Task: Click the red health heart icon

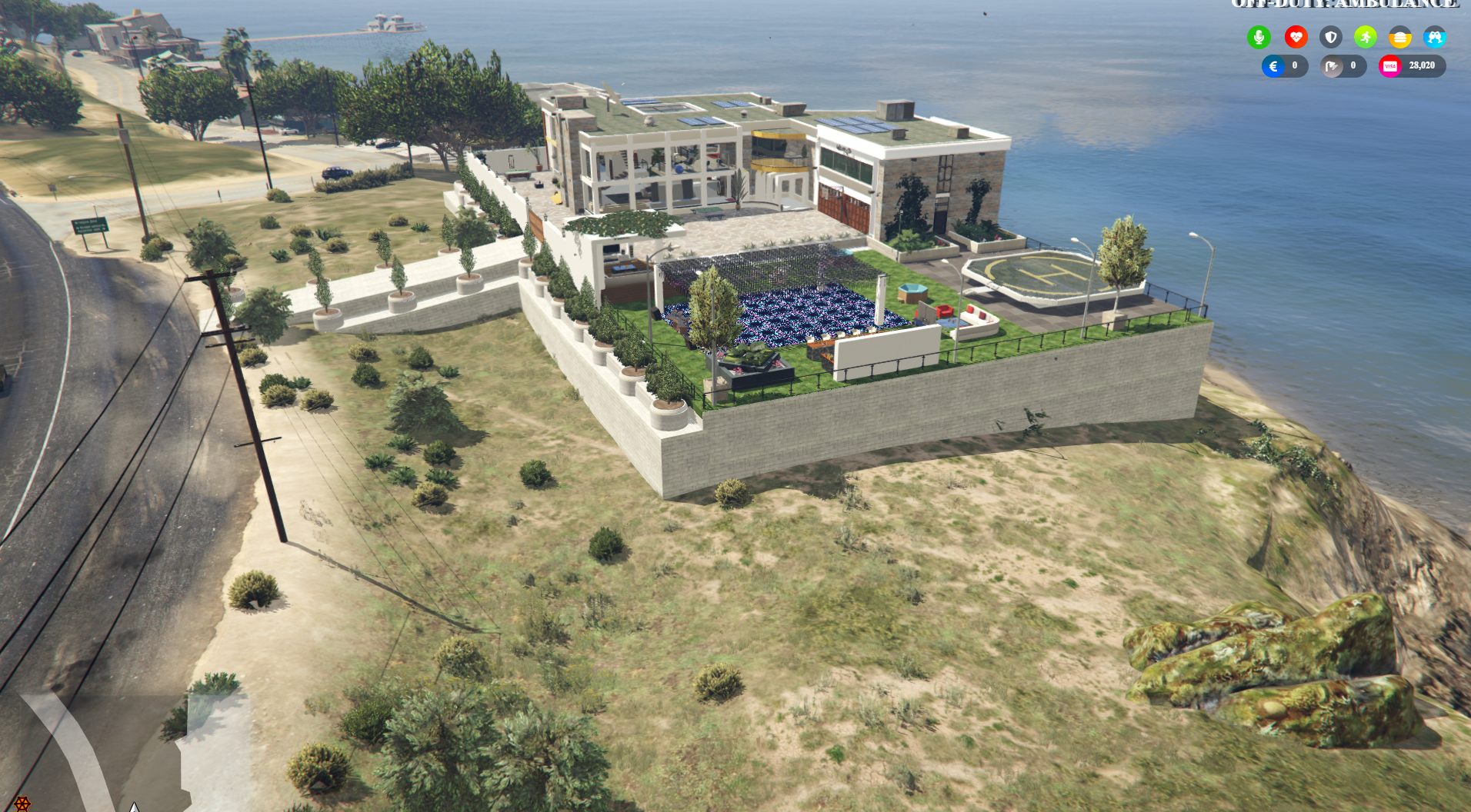Action: tap(1296, 36)
